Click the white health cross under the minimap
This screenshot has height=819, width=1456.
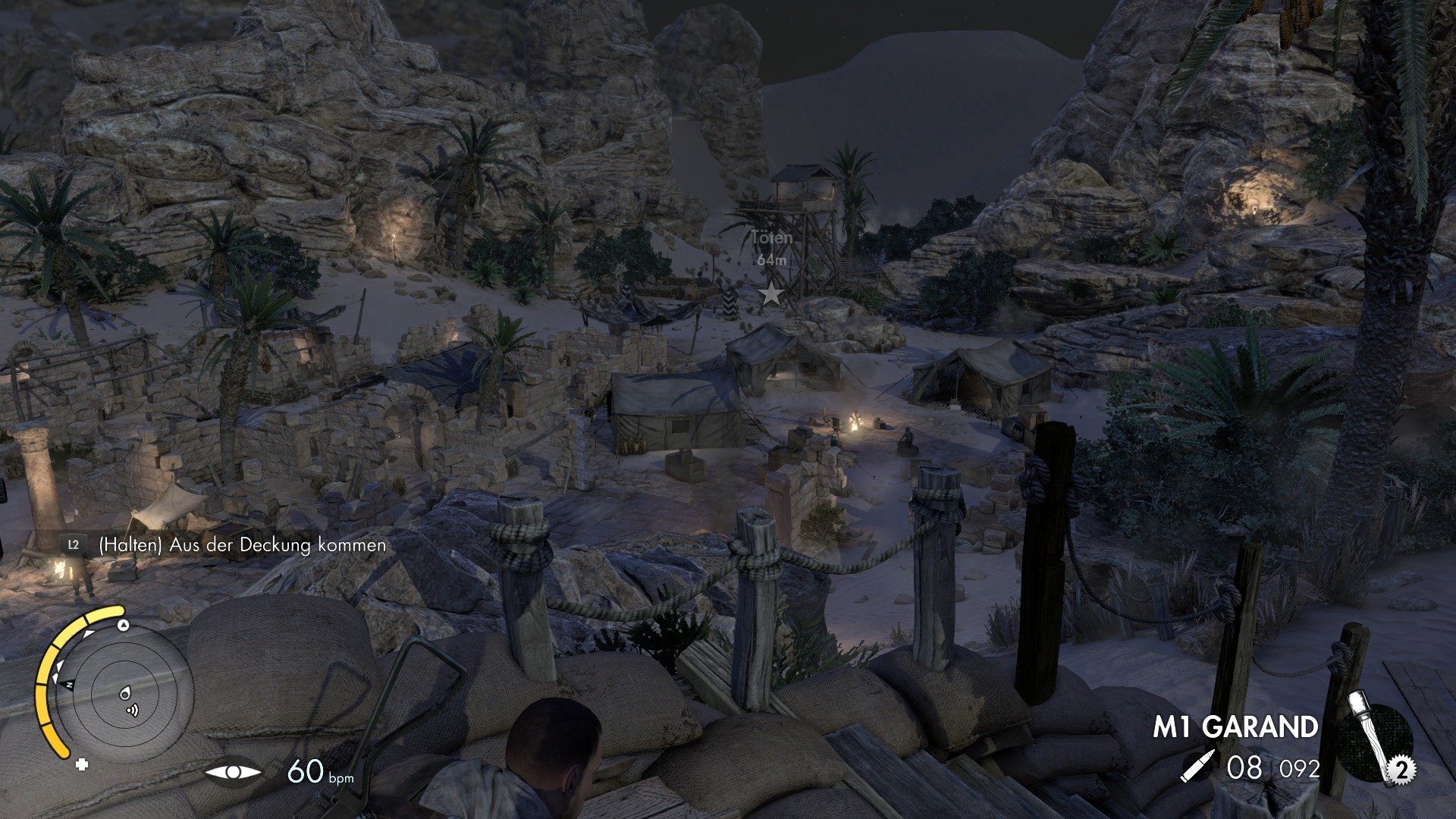tap(82, 764)
